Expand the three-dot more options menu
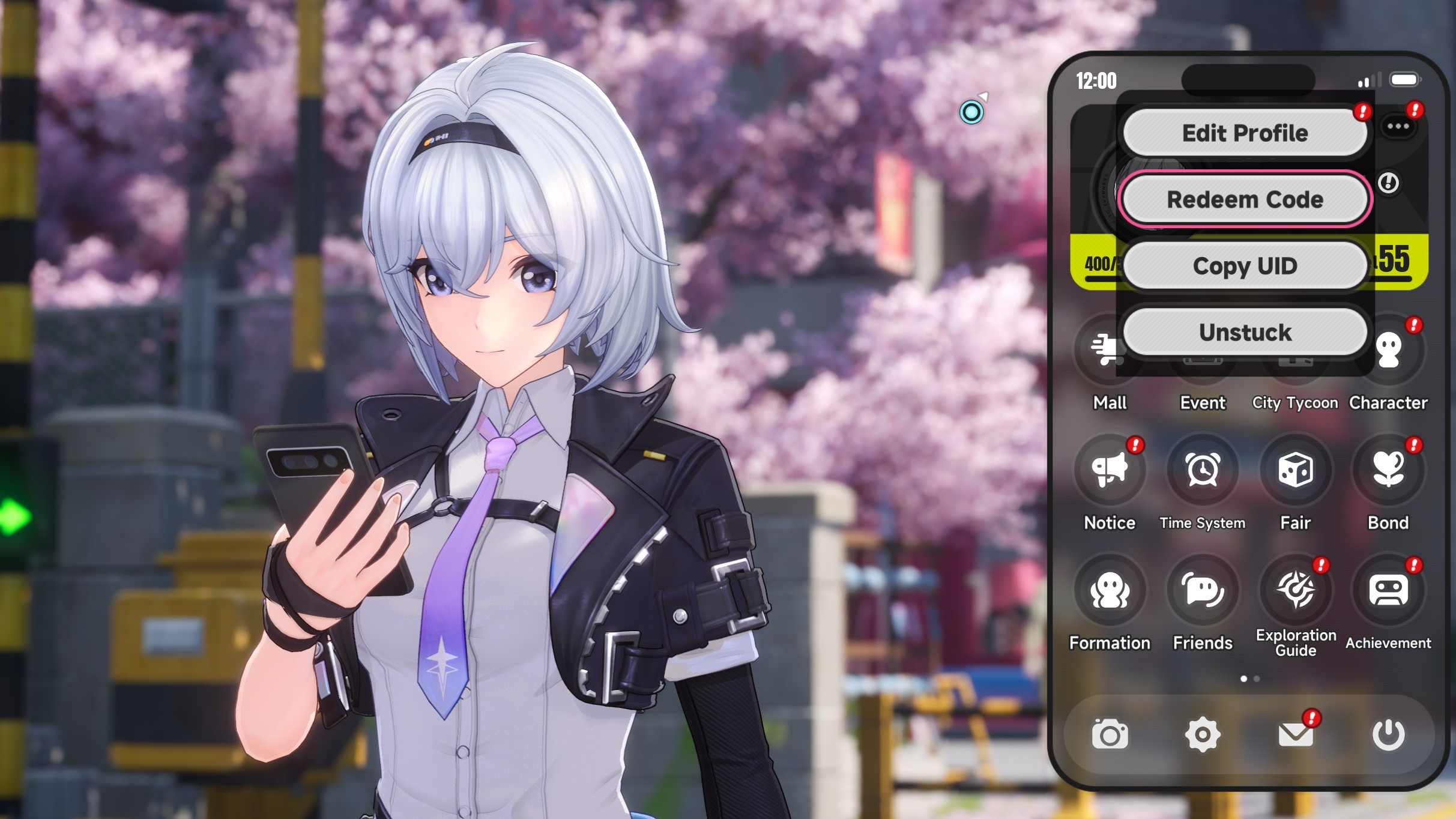This screenshot has width=1456, height=819. (x=1399, y=125)
